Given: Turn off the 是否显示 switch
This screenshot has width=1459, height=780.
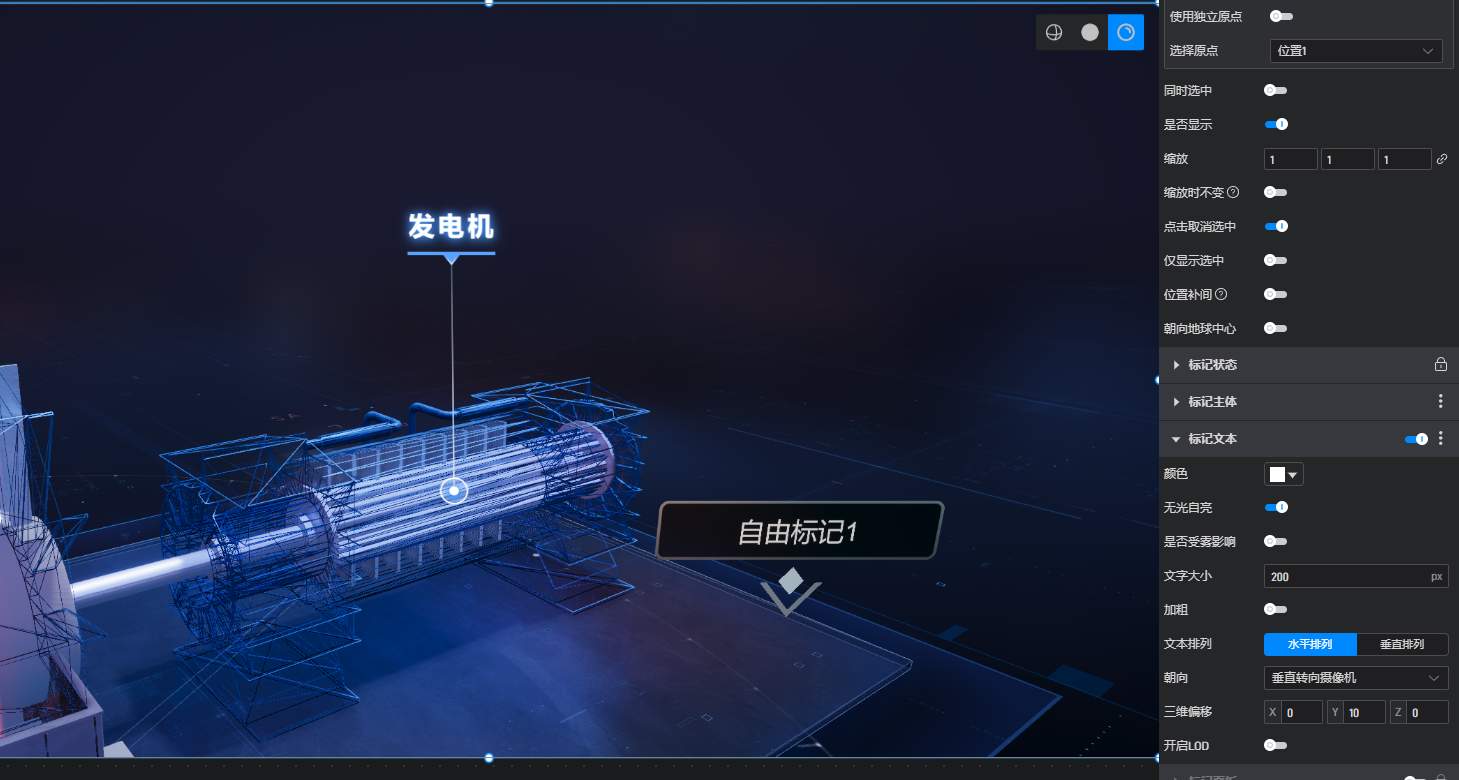Looking at the screenshot, I should (x=1276, y=125).
